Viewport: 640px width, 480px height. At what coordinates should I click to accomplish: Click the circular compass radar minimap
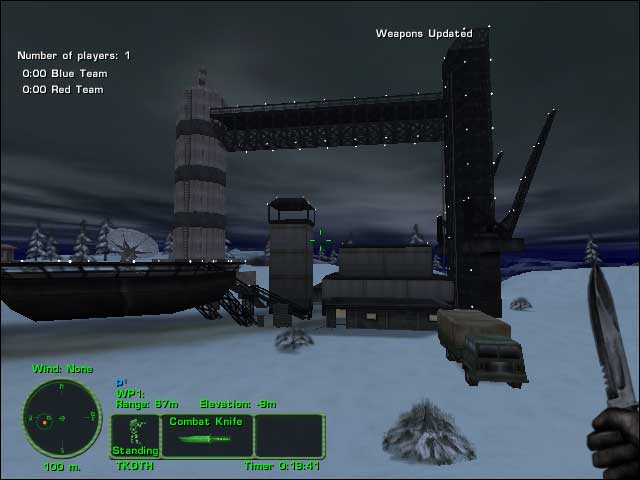point(62,418)
